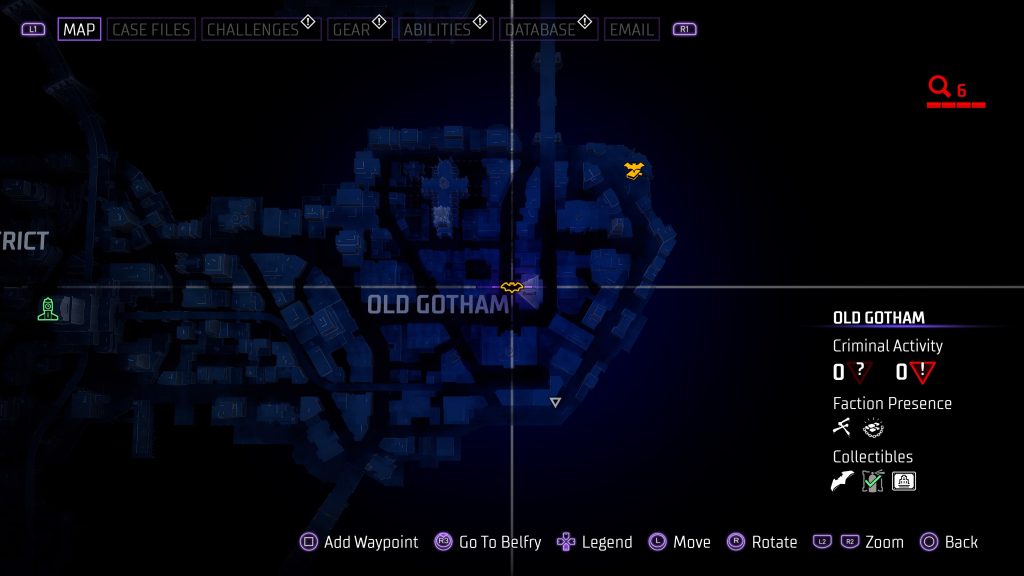
Task: Go to the Abilities tab
Action: pyautogui.click(x=436, y=29)
